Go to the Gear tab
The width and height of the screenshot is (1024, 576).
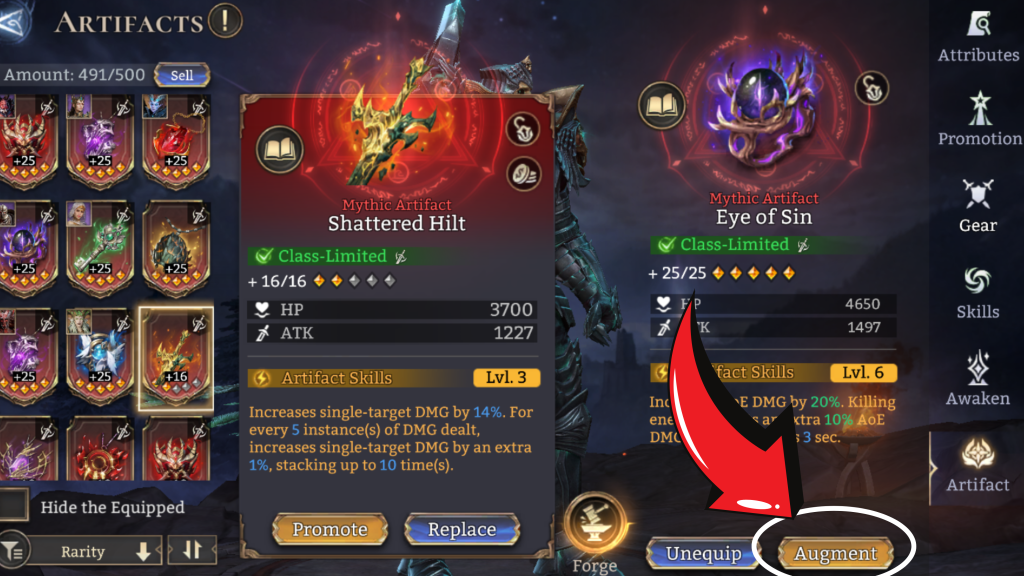tap(977, 207)
